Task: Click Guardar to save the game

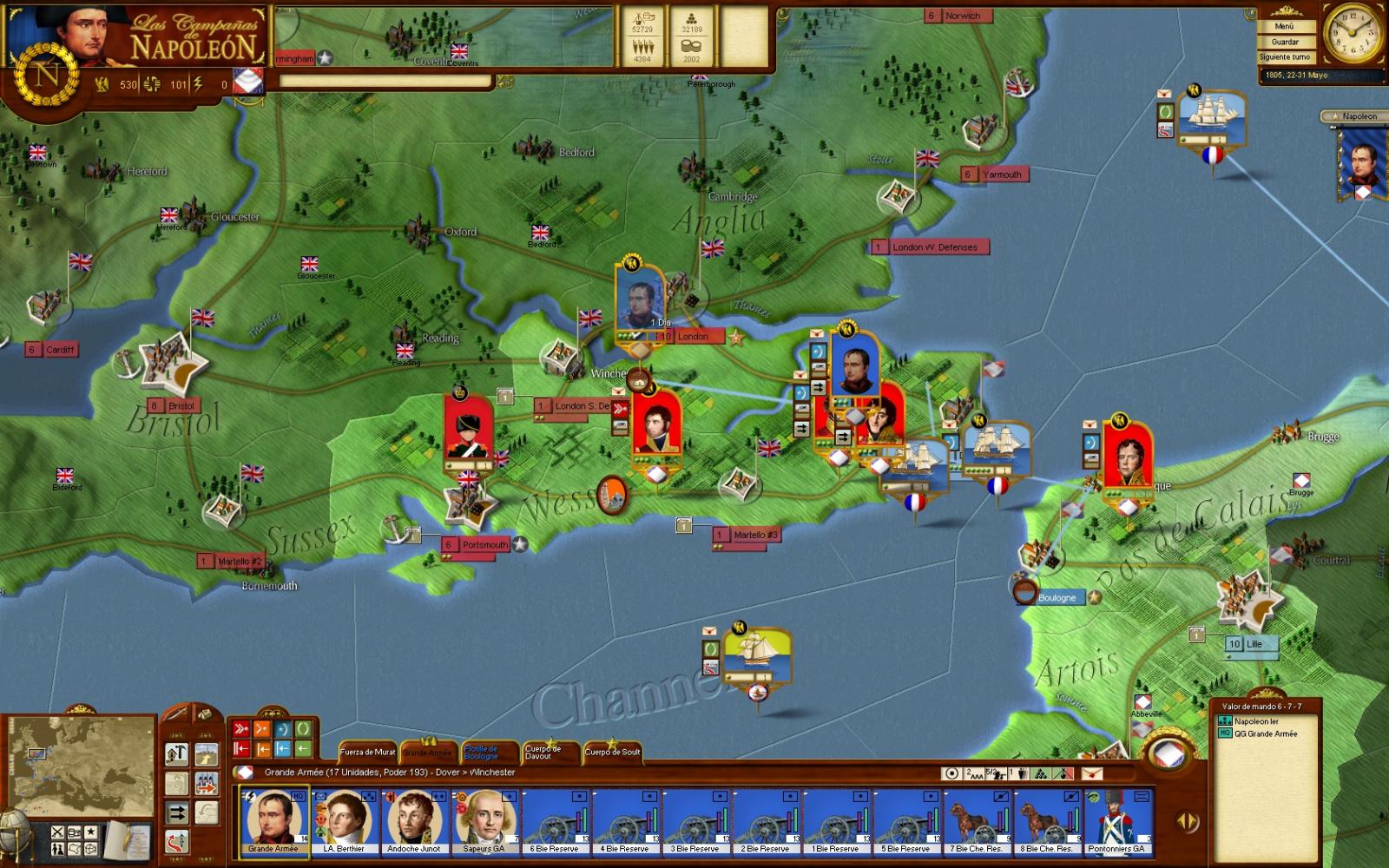Action: [1285, 42]
